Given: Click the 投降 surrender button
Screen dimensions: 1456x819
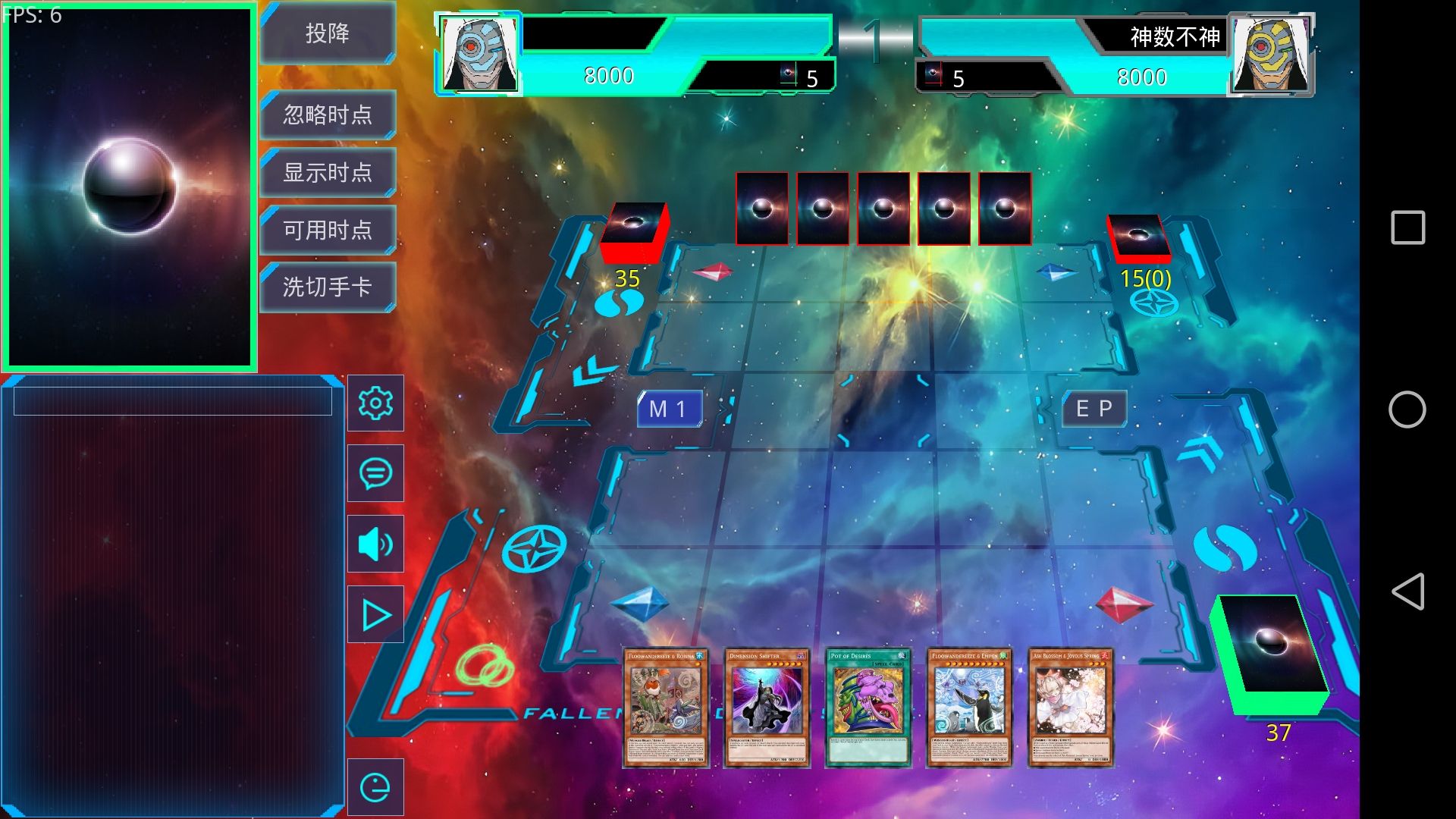Looking at the screenshot, I should click(328, 33).
